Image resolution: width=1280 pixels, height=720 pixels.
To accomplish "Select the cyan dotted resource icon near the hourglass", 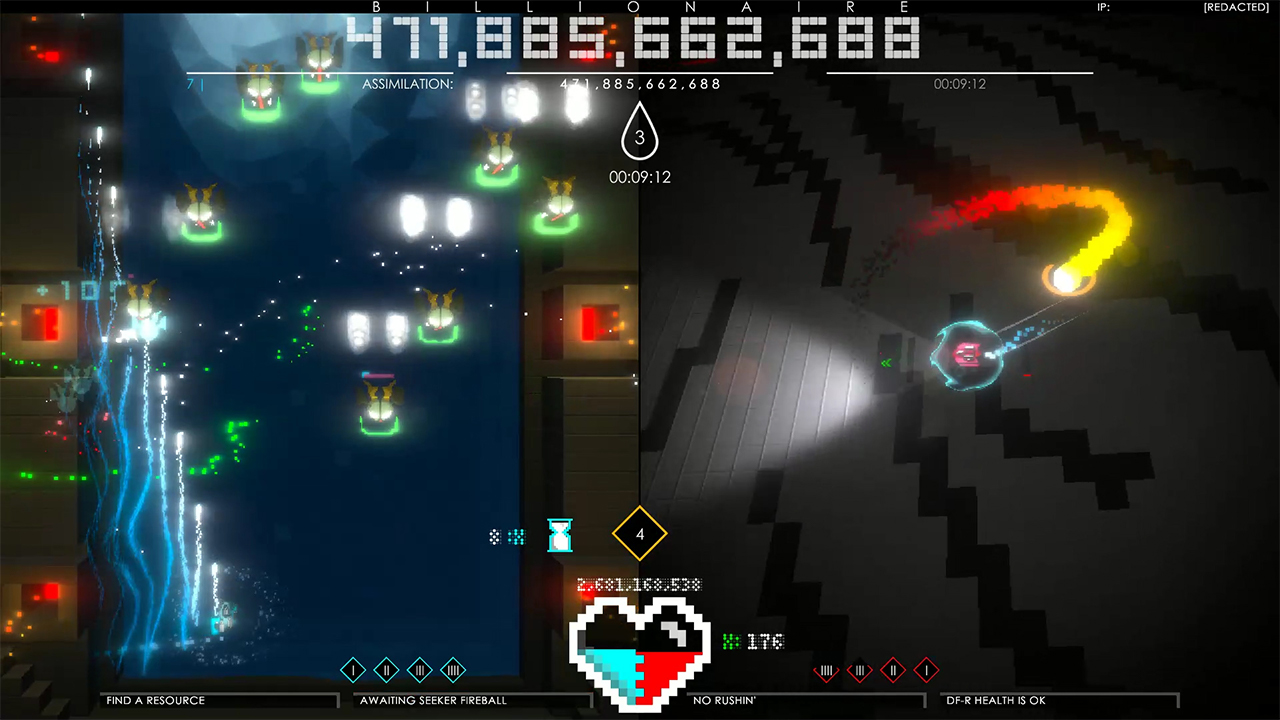I will (x=515, y=537).
